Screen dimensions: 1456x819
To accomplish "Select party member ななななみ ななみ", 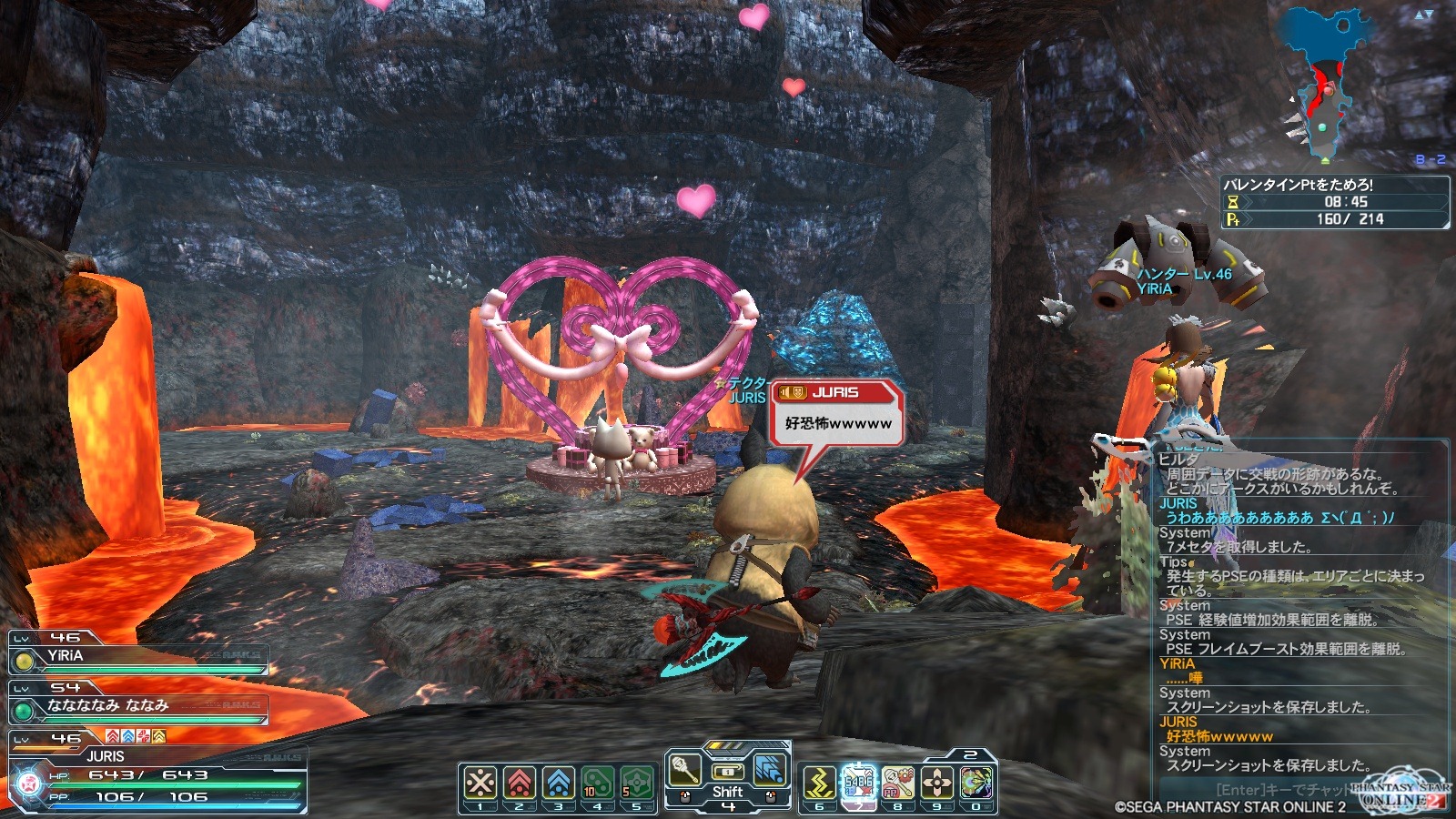I will (136, 706).
